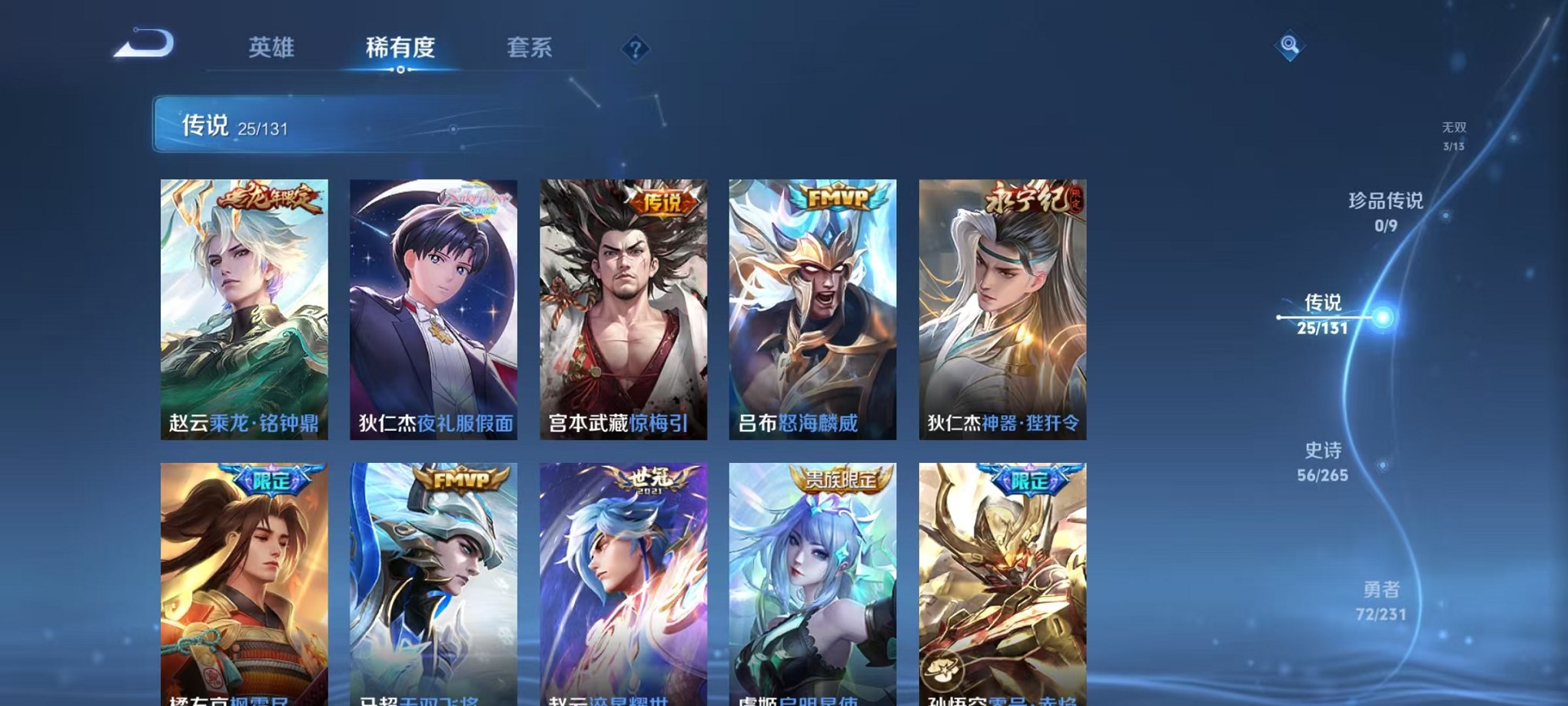The image size is (1568, 706).
Task: Click the back arrow at top left
Action: (143, 48)
